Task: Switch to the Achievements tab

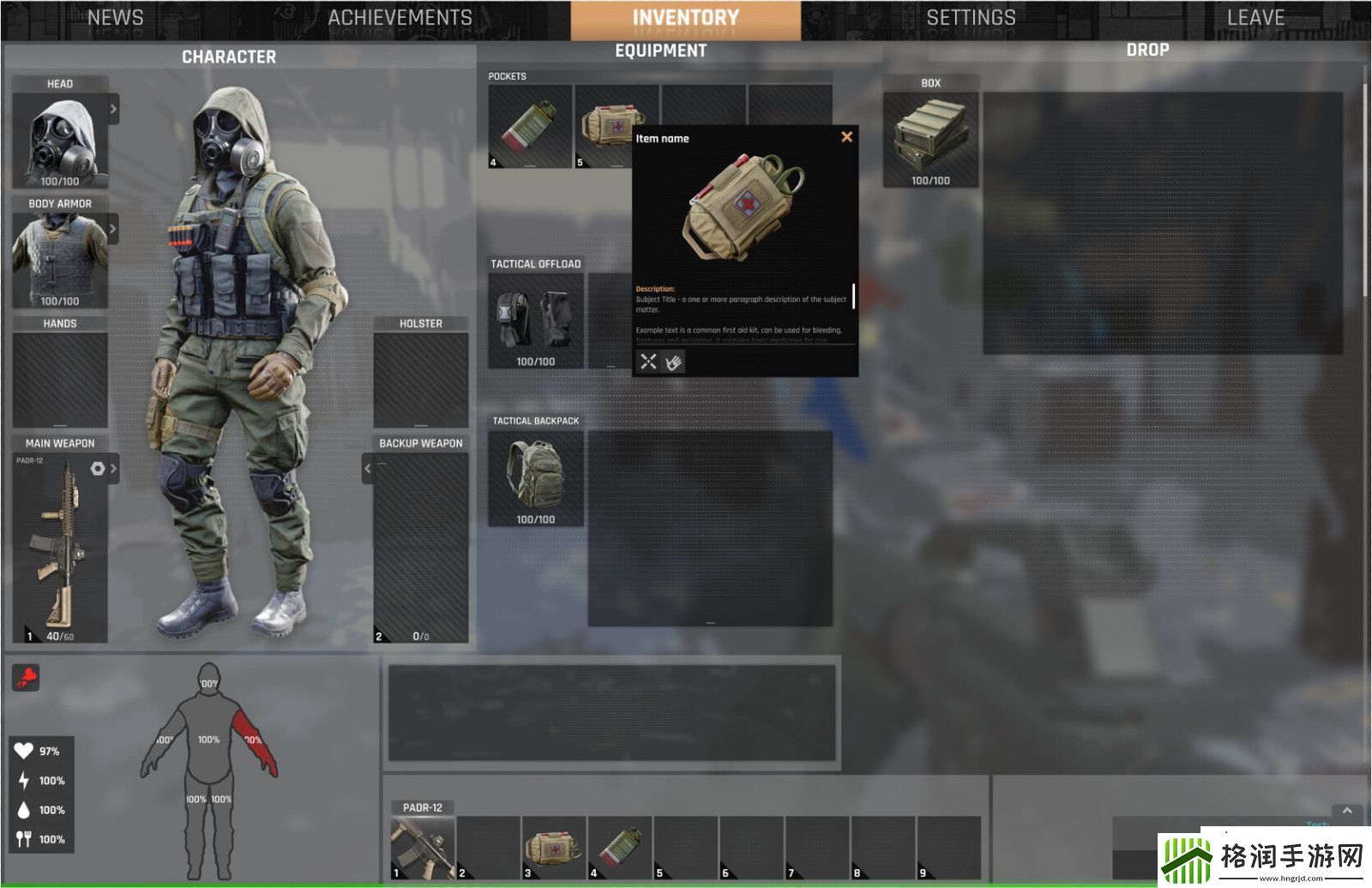Action: click(x=397, y=16)
